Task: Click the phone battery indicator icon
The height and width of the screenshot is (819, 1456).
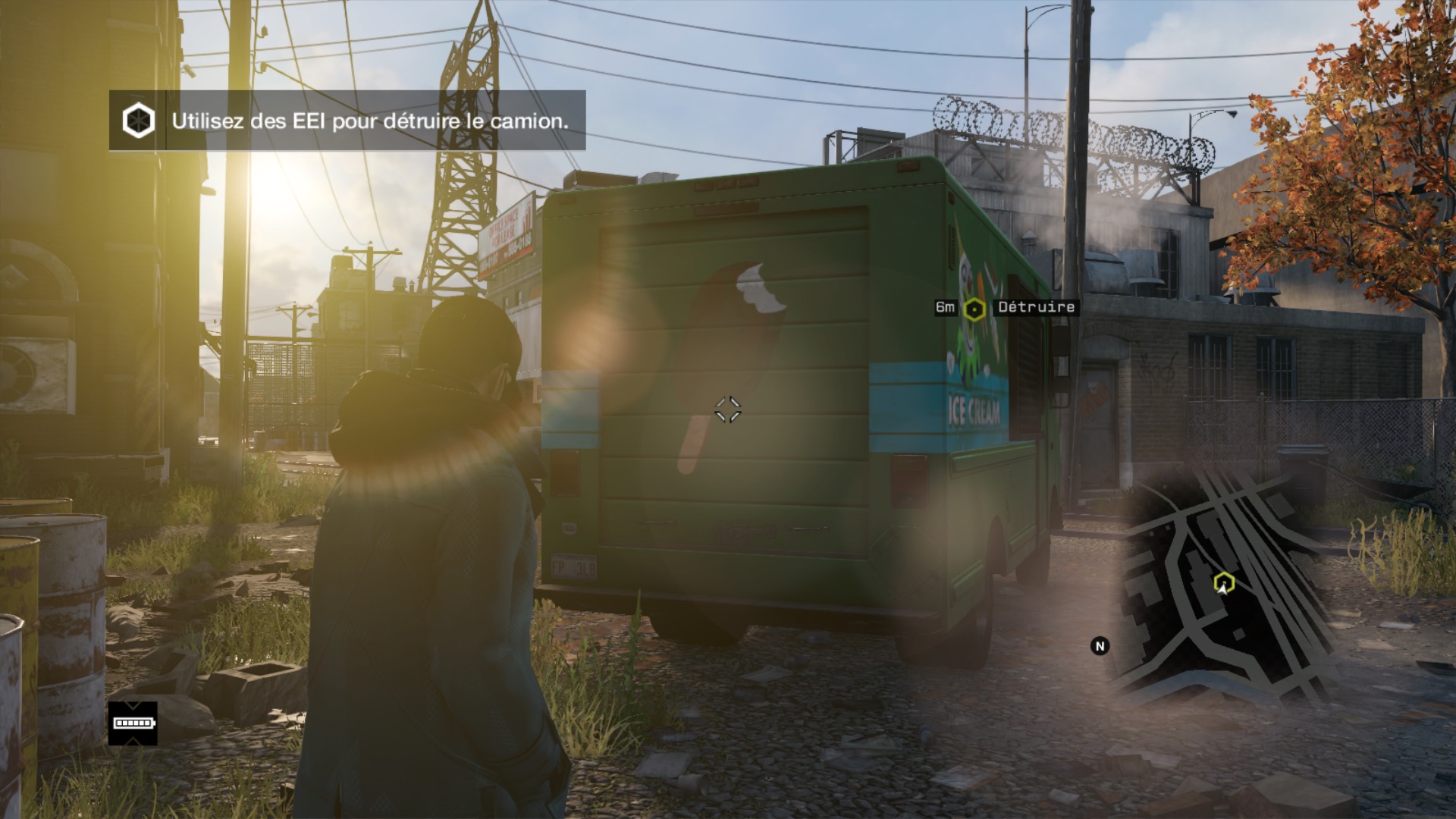Action: click(x=133, y=723)
